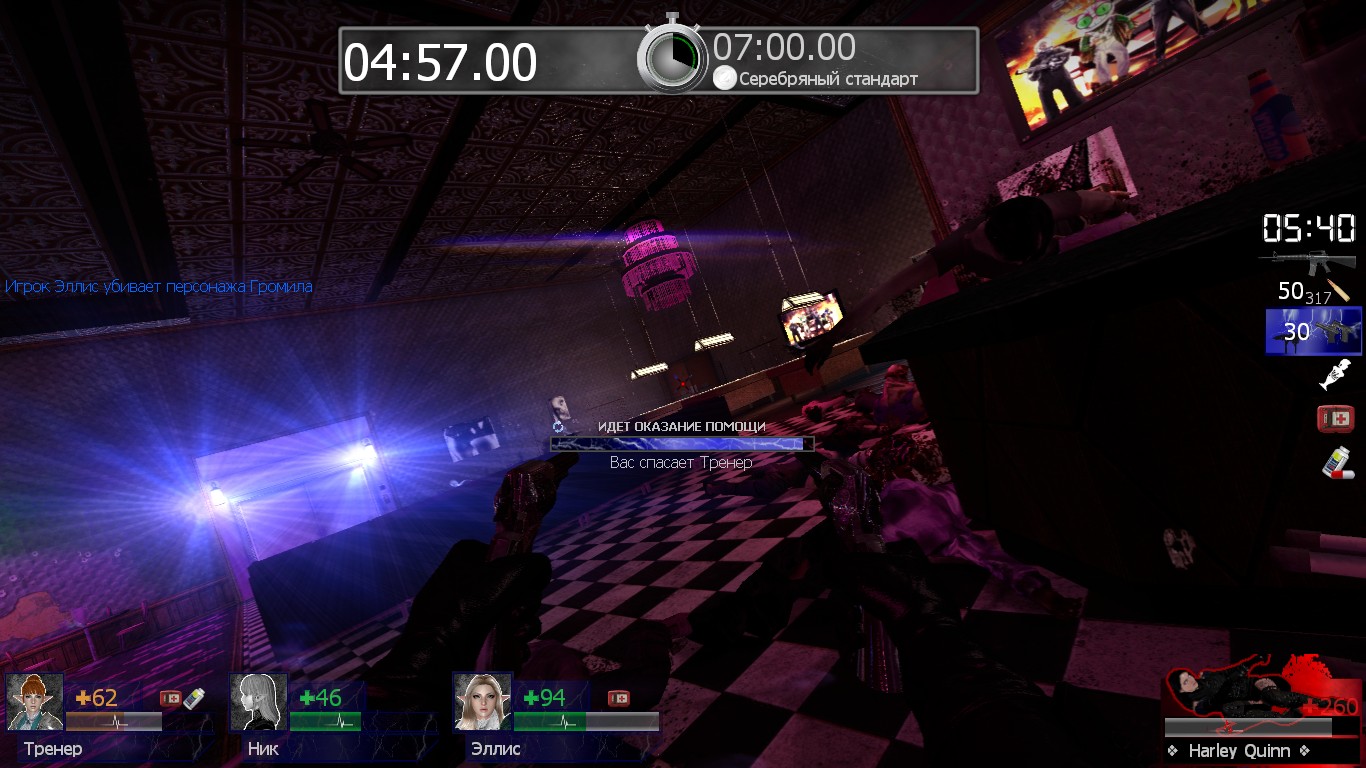Click the stopwatch icon in the survival timer

[x=673, y=56]
